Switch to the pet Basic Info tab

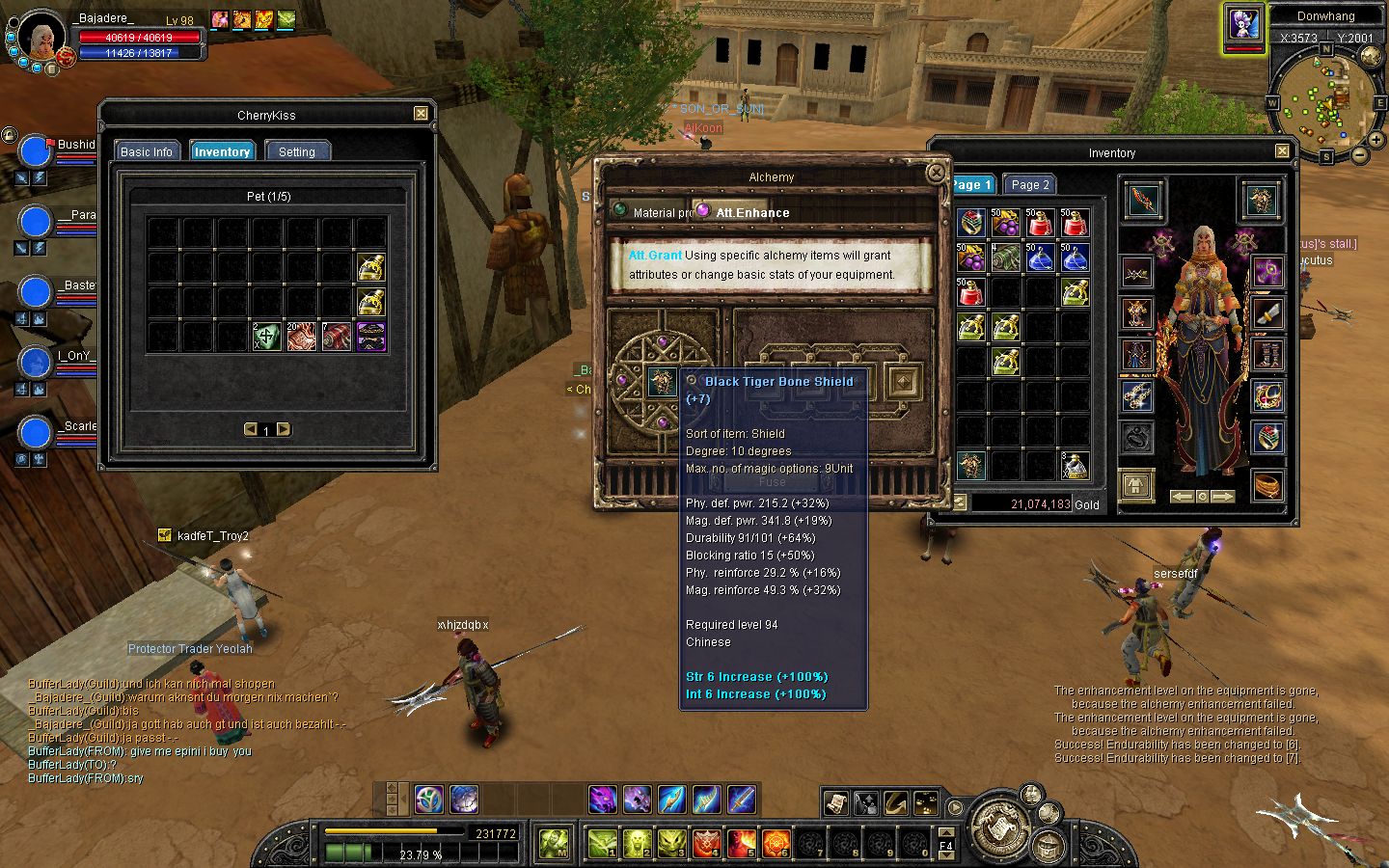click(x=147, y=151)
